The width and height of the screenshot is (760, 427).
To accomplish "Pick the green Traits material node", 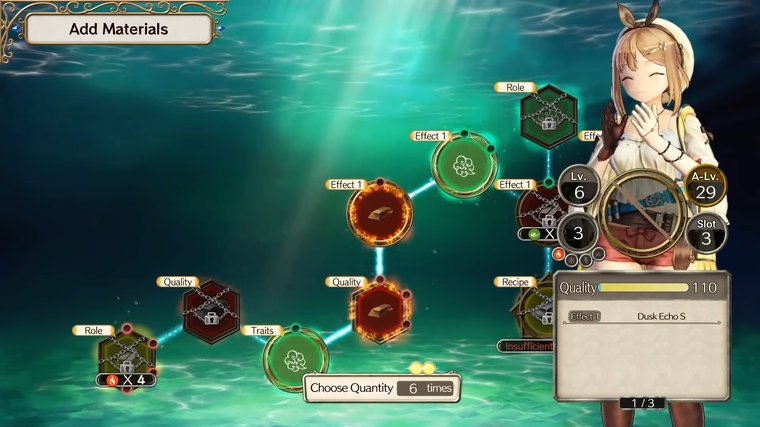I will pyautogui.click(x=296, y=357).
